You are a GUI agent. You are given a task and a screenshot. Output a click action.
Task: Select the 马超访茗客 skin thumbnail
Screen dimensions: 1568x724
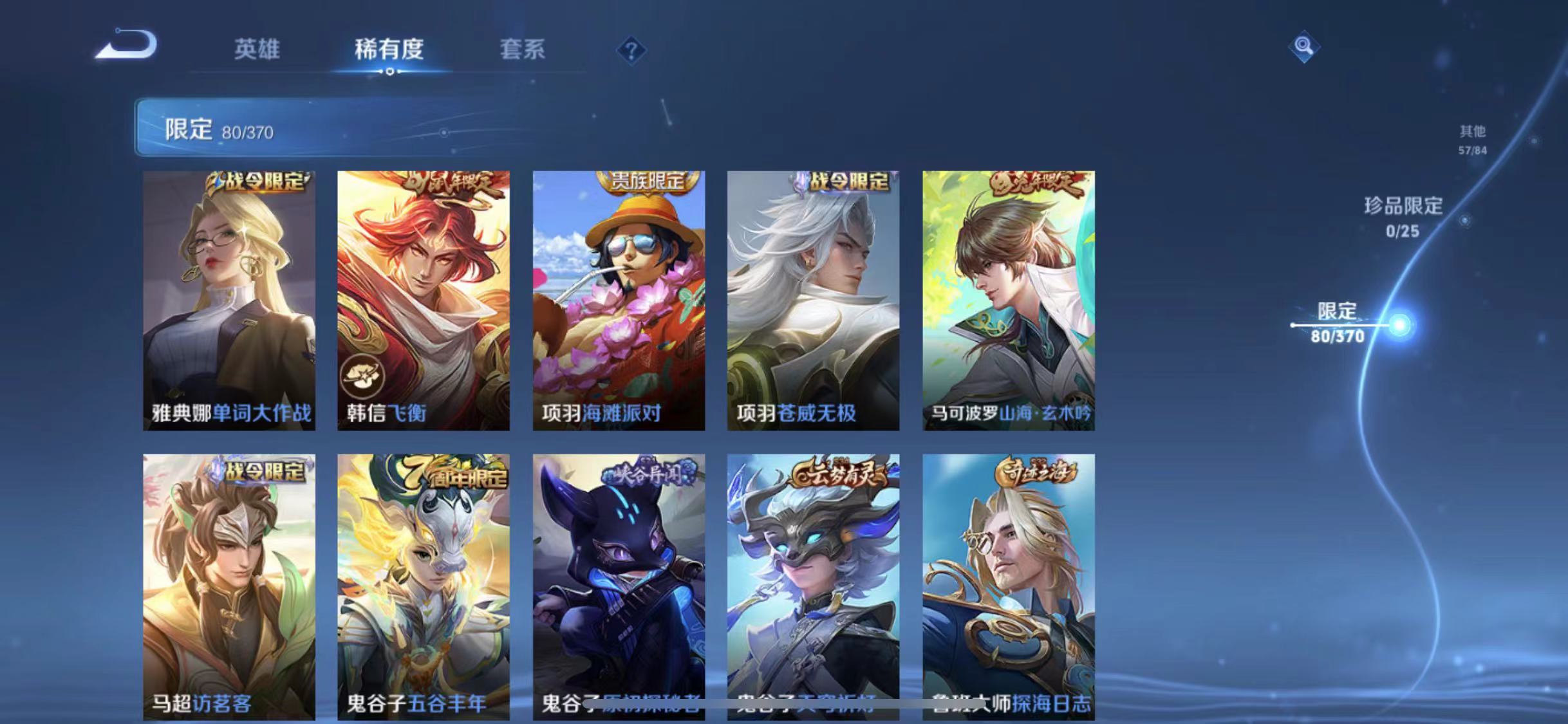[x=229, y=586]
